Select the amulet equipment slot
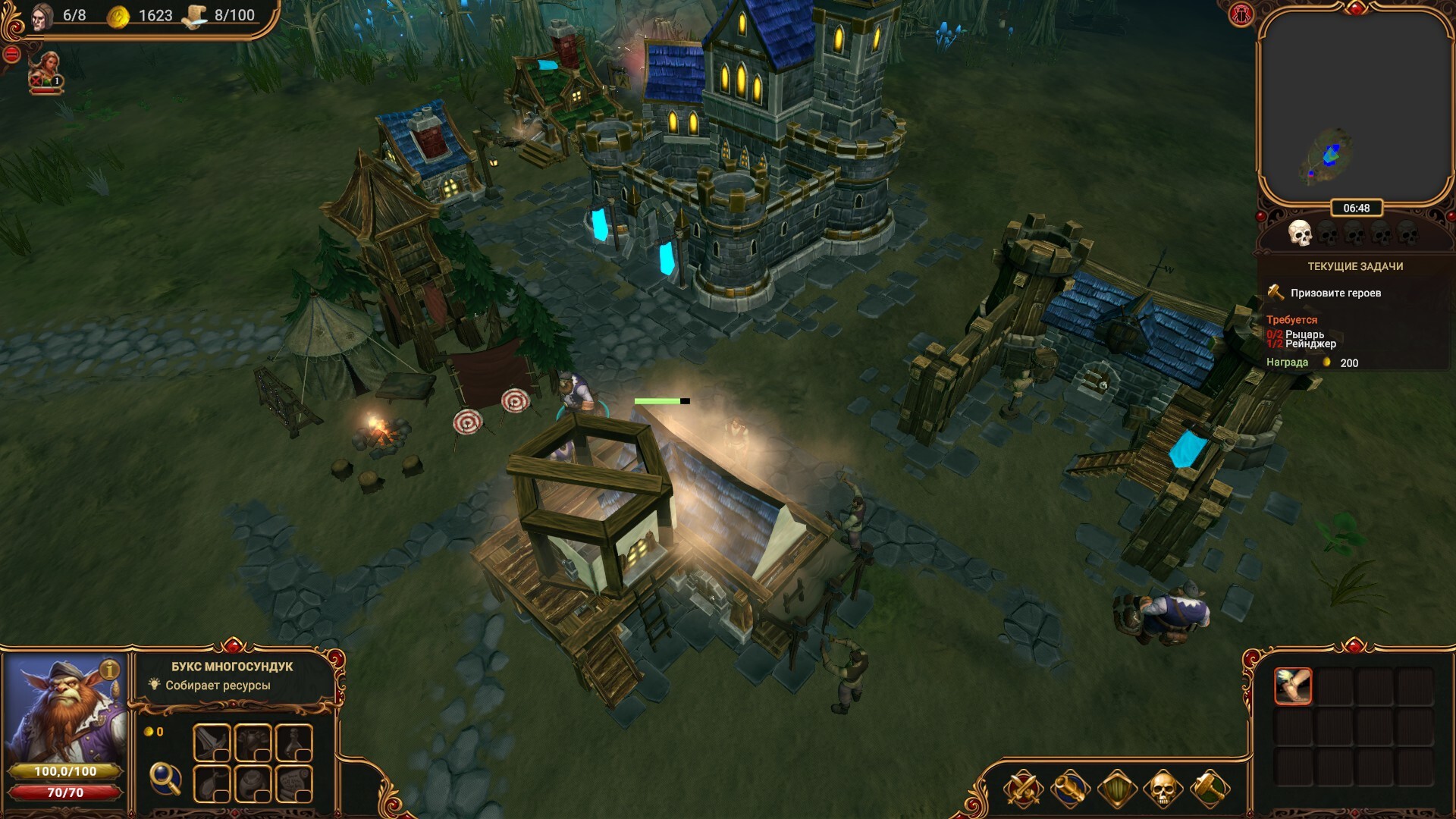 click(212, 783)
